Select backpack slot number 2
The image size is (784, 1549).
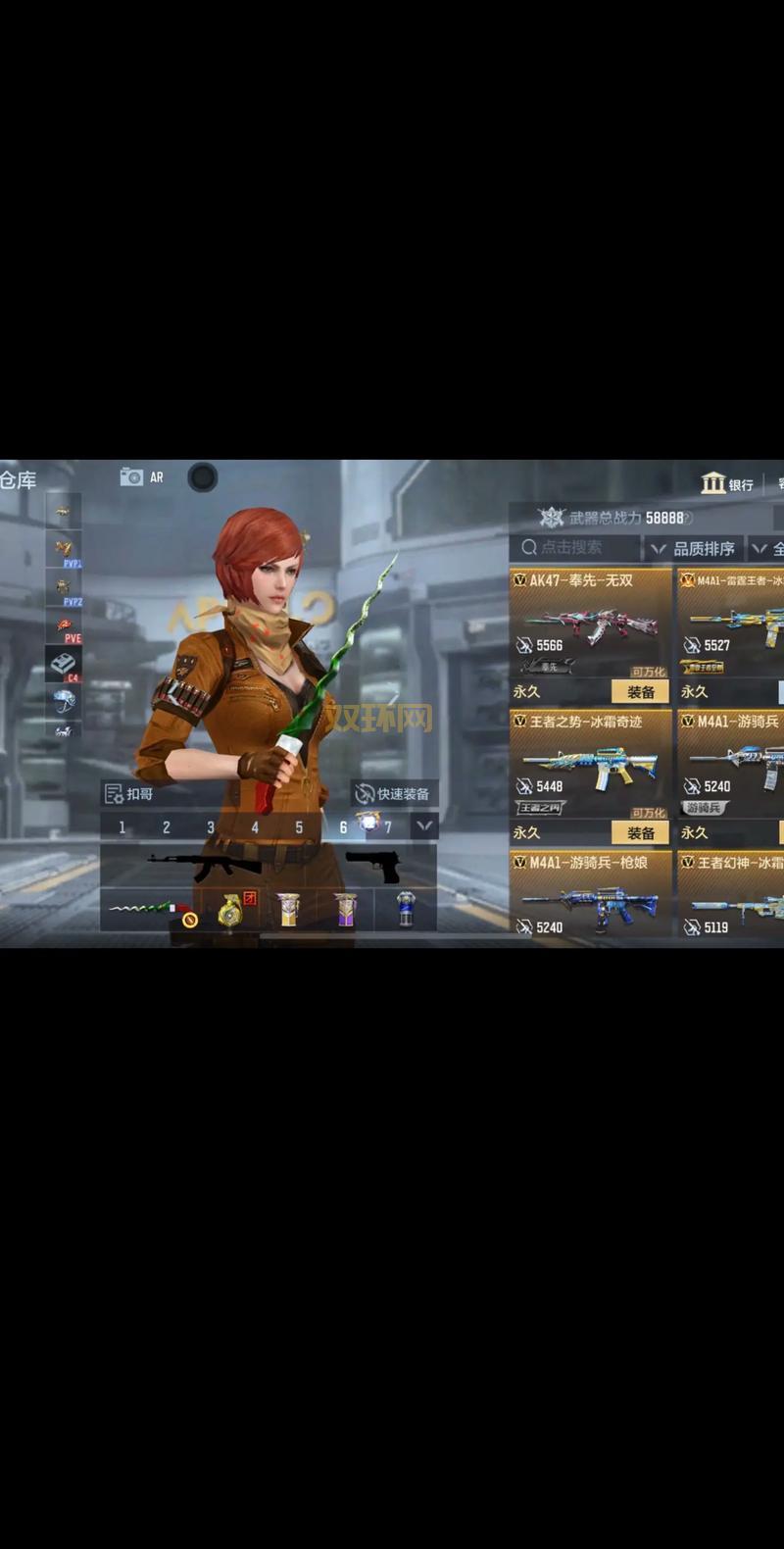coord(166,827)
